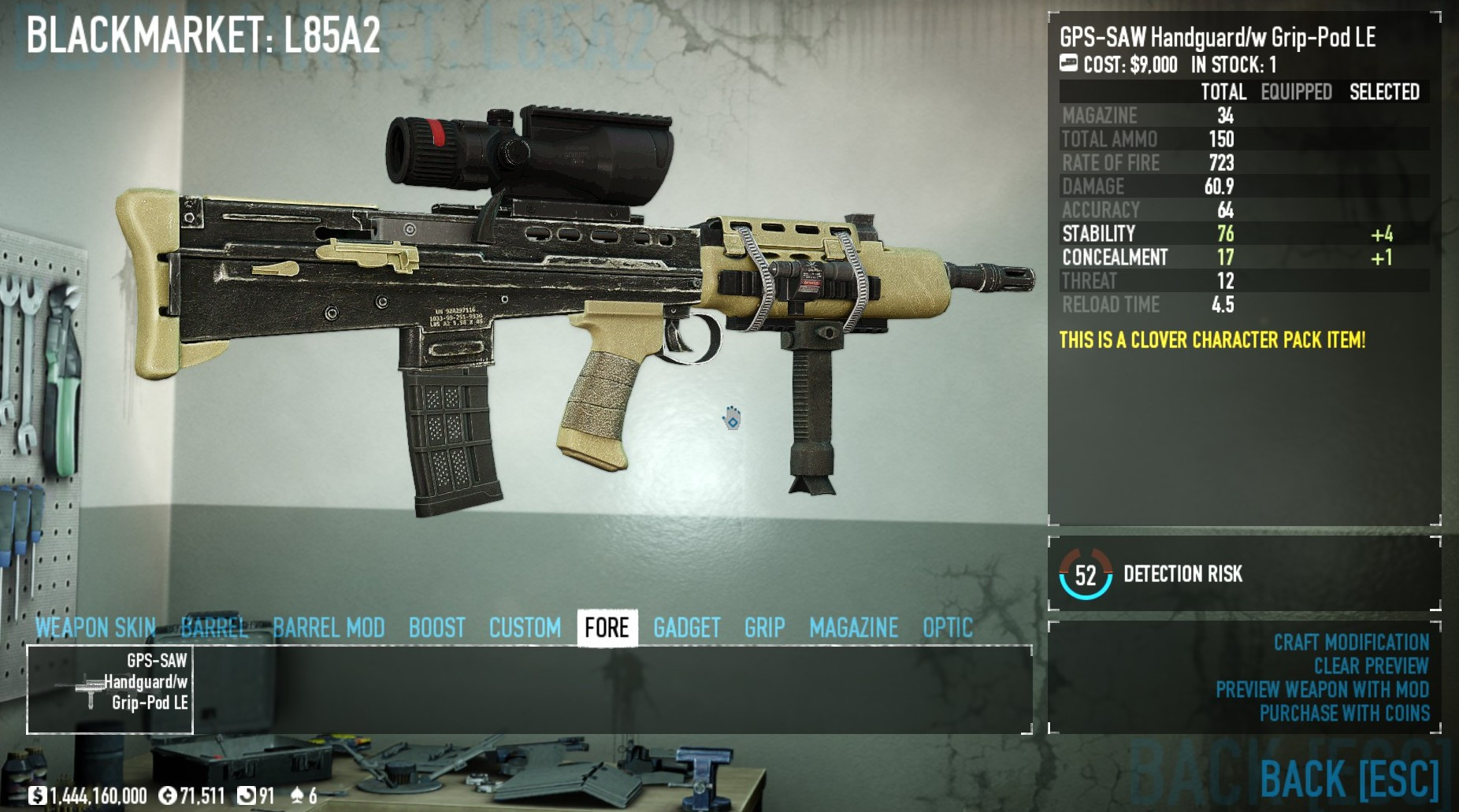The width and height of the screenshot is (1459, 812).
Task: Show Magazine modifications
Action: (x=853, y=628)
